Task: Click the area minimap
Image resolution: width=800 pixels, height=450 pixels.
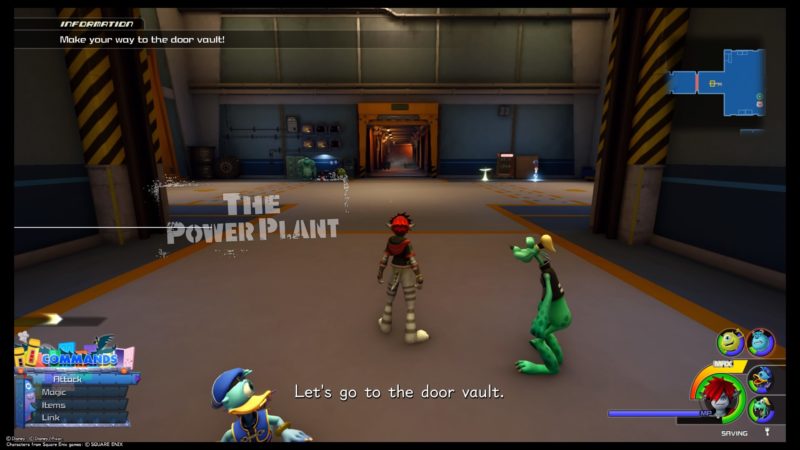Action: click(x=716, y=83)
